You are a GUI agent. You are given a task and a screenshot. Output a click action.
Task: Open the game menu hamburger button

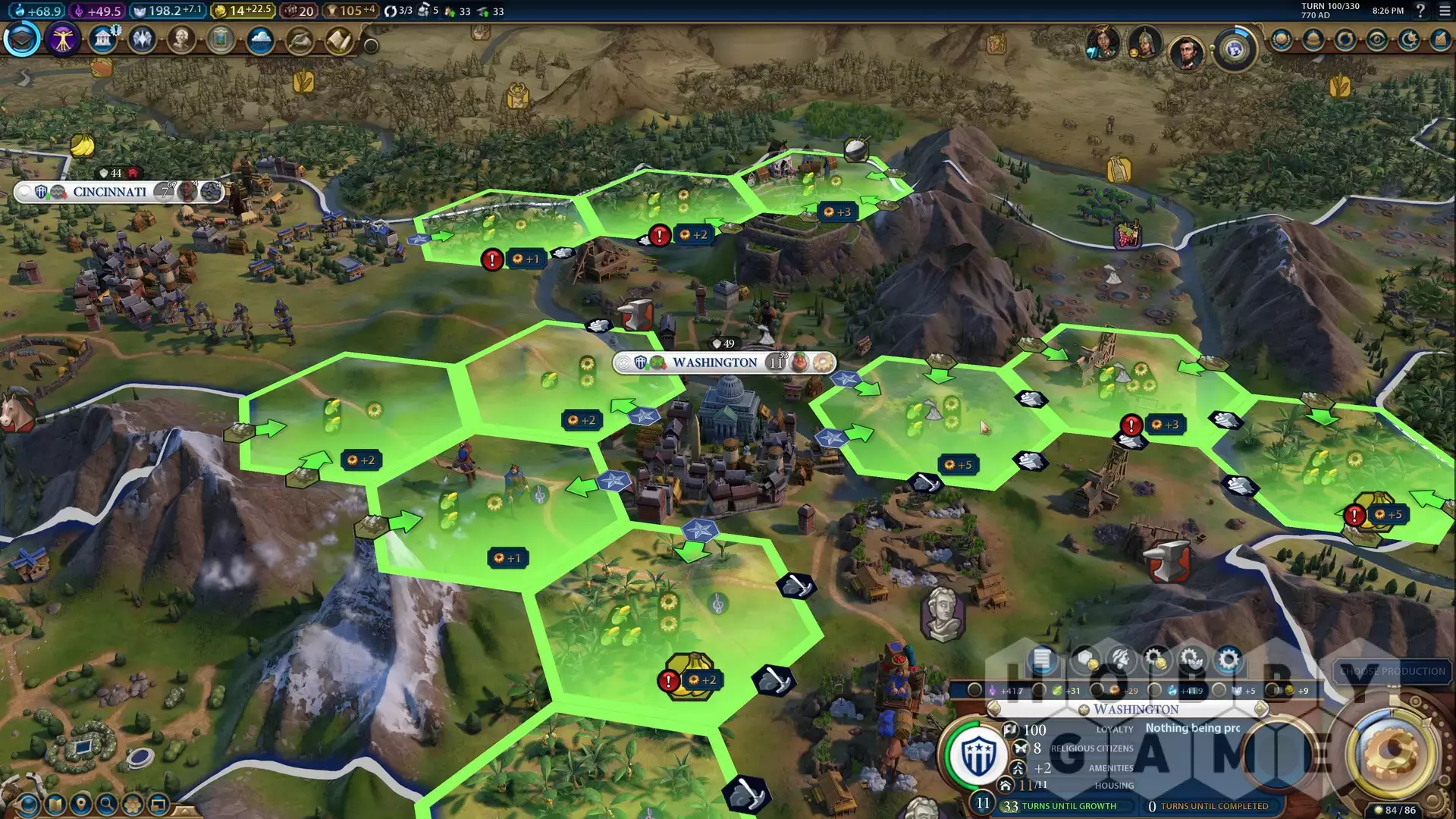pyautogui.click(x=1445, y=11)
